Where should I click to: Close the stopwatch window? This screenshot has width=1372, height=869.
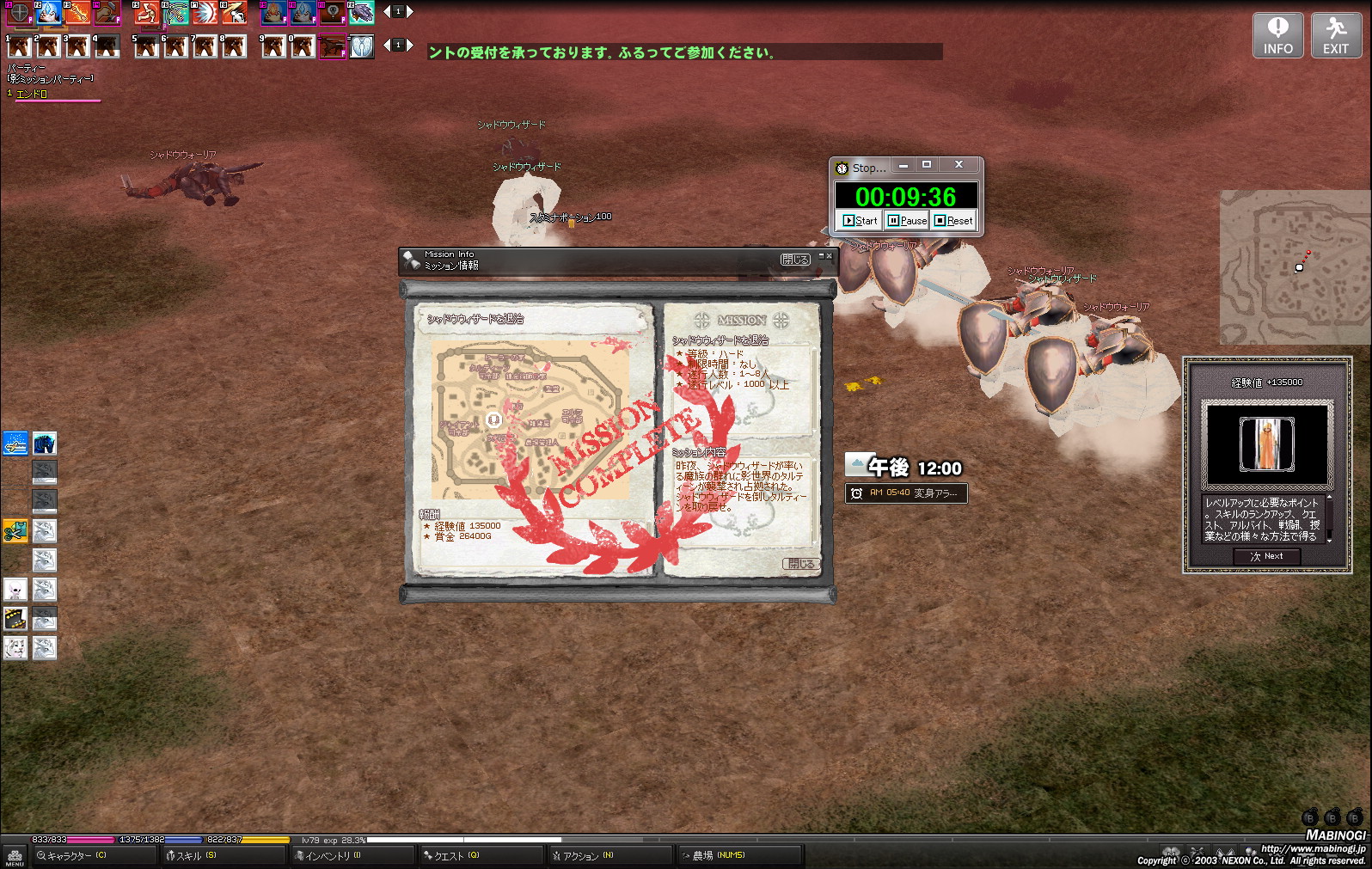click(x=959, y=165)
